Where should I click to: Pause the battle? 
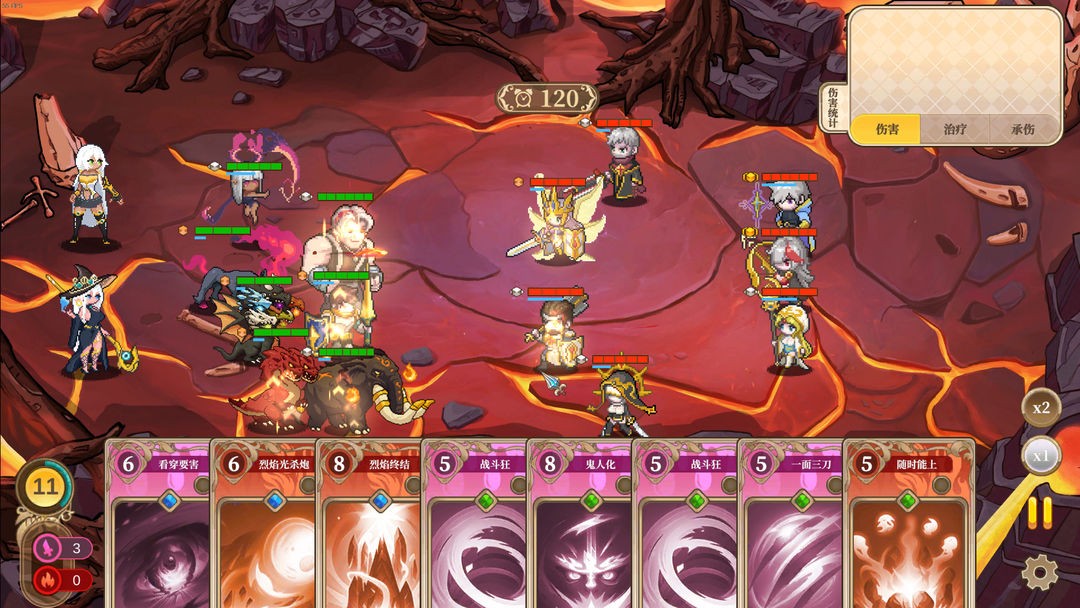point(1040,513)
